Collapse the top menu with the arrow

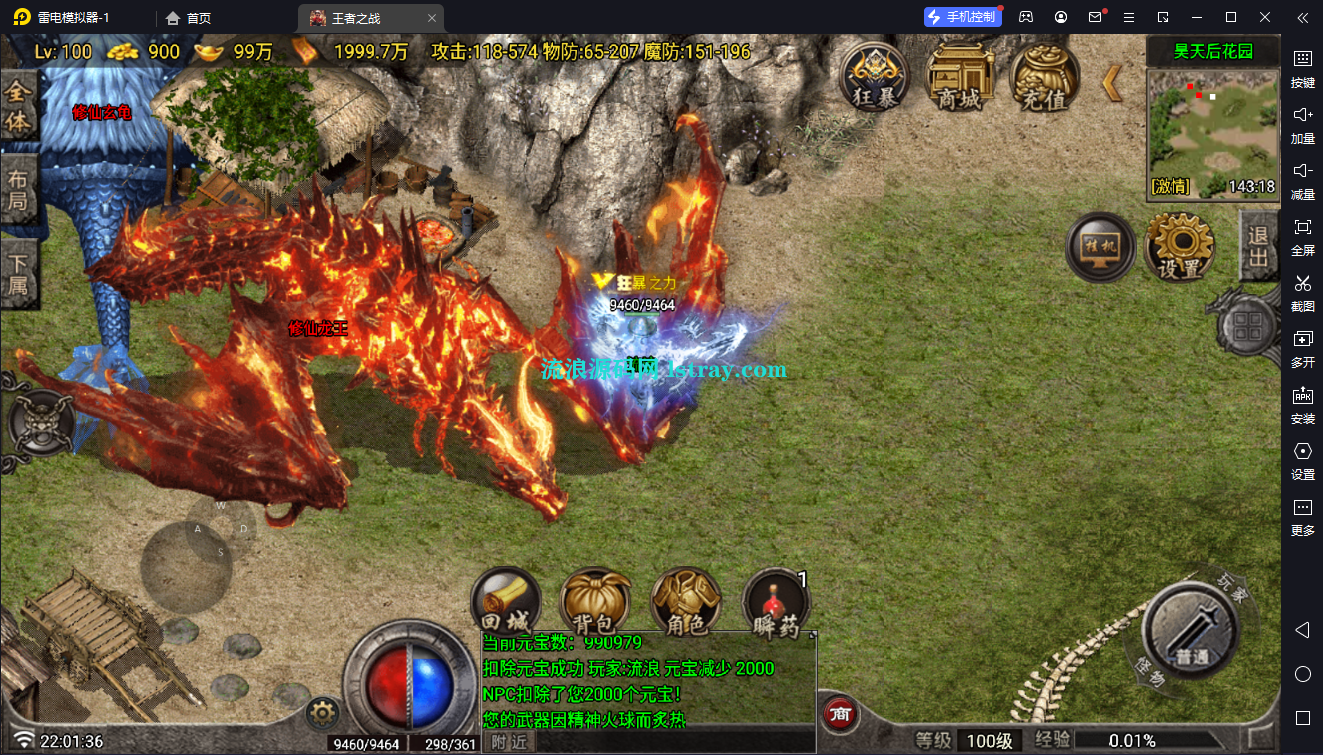click(x=1111, y=83)
